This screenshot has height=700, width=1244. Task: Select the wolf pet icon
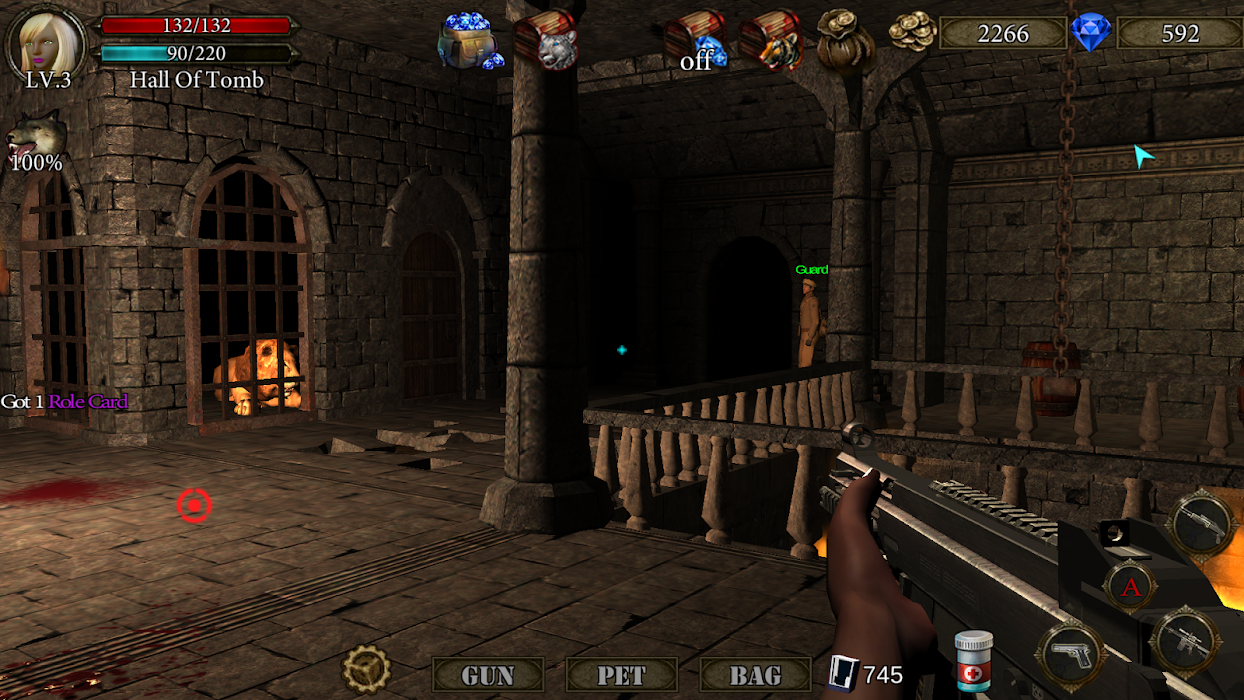tap(37, 136)
